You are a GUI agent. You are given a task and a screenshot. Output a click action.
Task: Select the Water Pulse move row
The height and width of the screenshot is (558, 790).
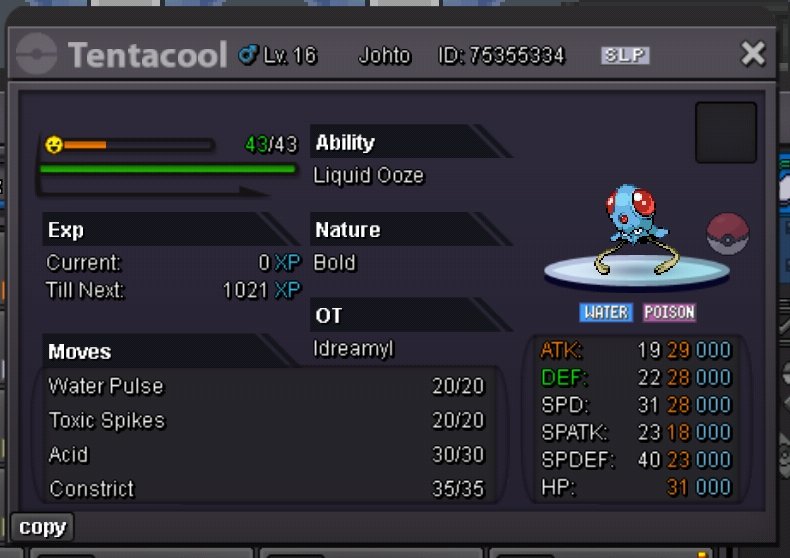[266, 386]
